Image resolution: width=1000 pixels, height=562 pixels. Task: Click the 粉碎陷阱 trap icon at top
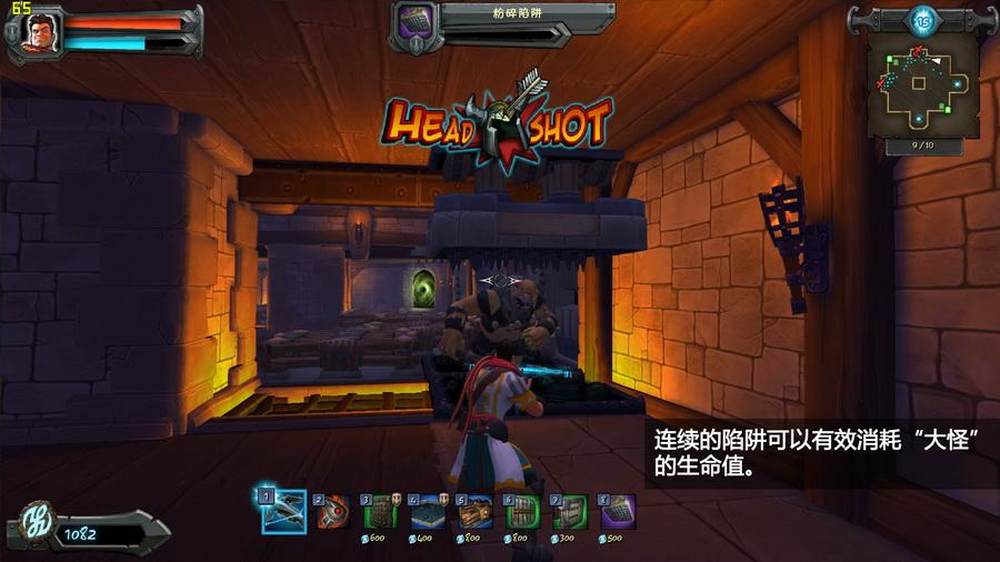(x=413, y=22)
